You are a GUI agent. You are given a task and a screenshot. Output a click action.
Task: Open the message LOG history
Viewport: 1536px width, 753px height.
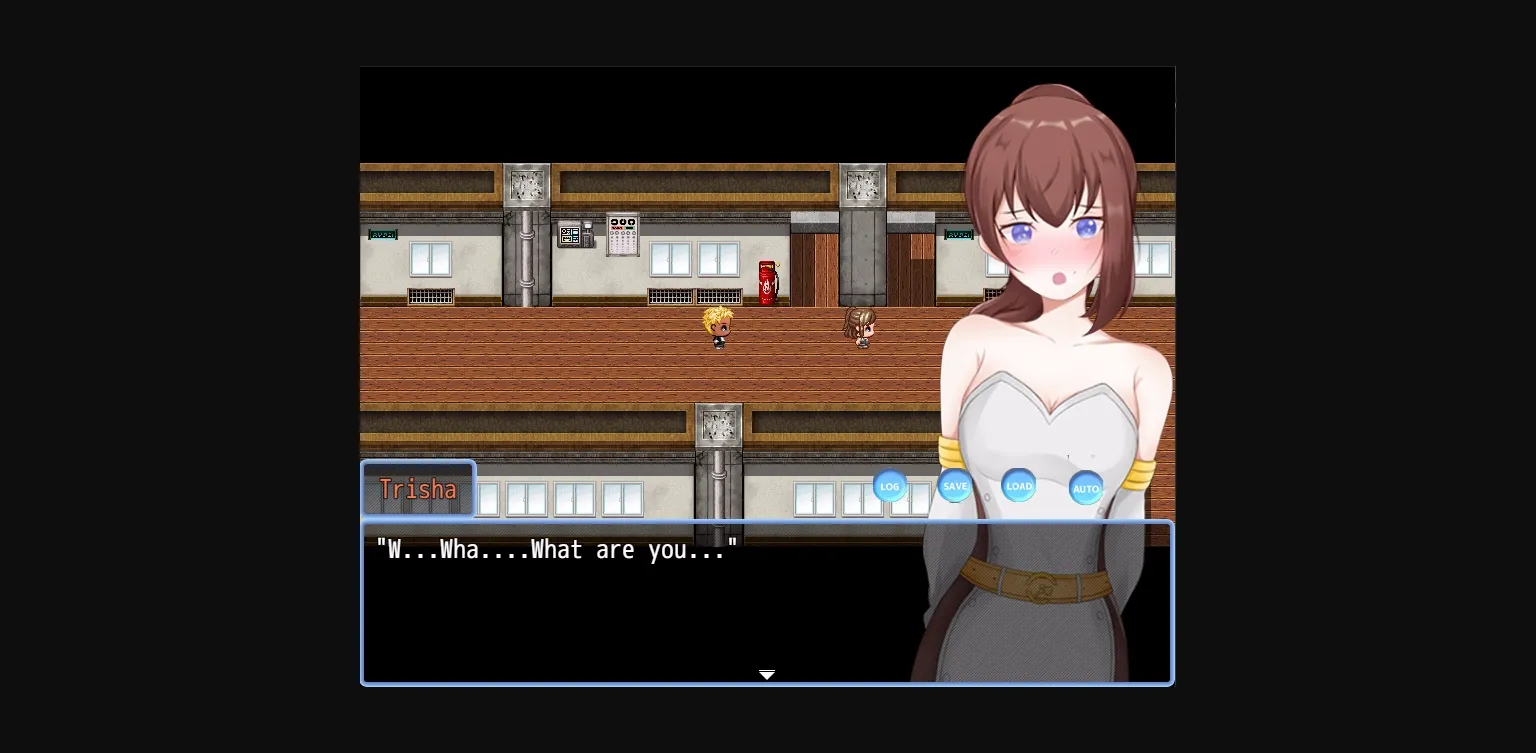coord(889,486)
